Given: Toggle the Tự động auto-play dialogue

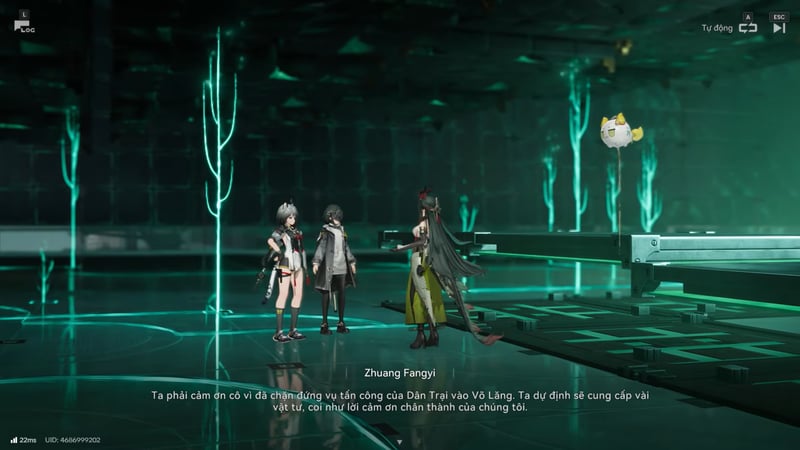Looking at the screenshot, I should tap(747, 28).
